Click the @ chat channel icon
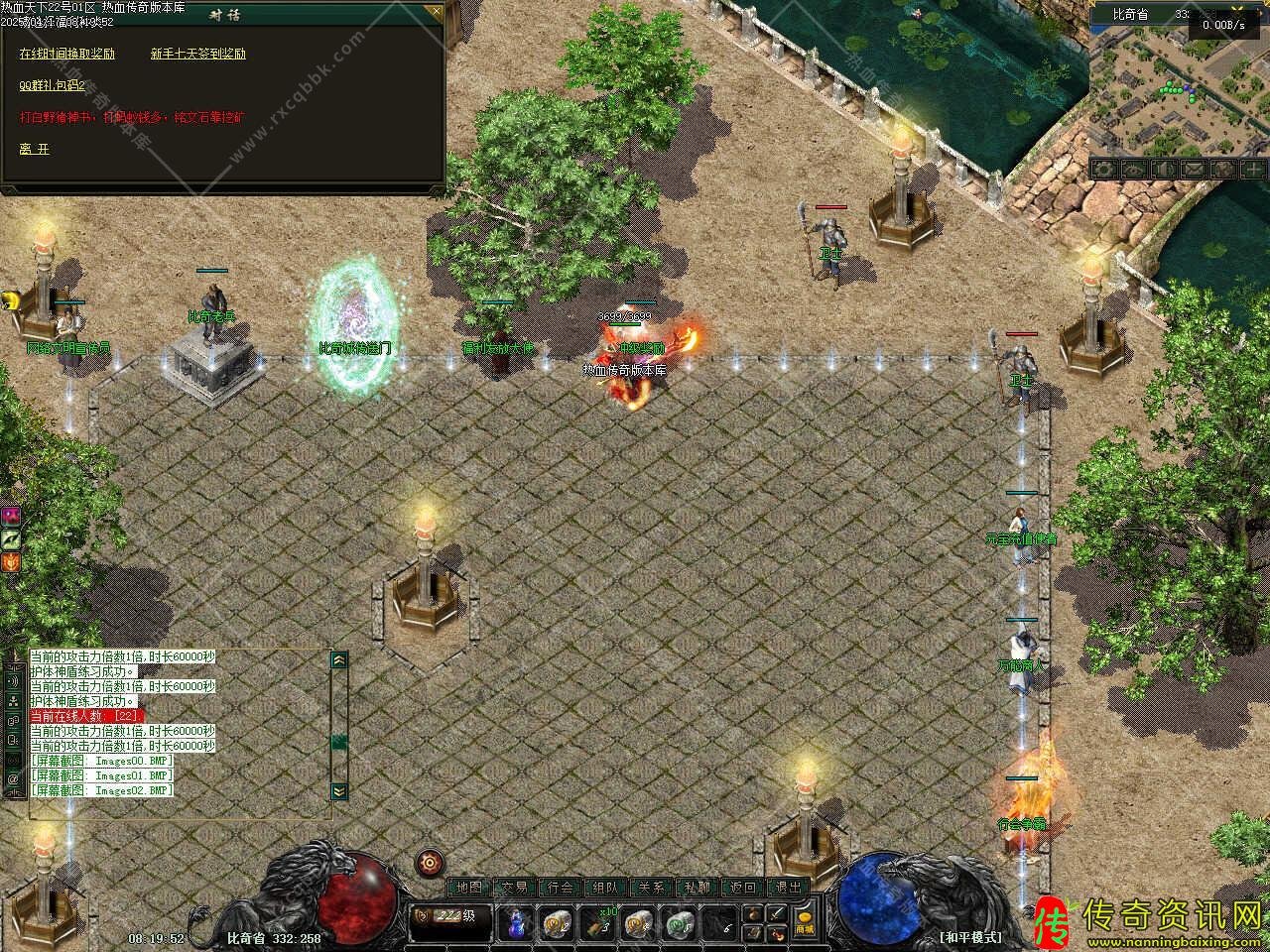The width and height of the screenshot is (1270, 952). [14, 780]
